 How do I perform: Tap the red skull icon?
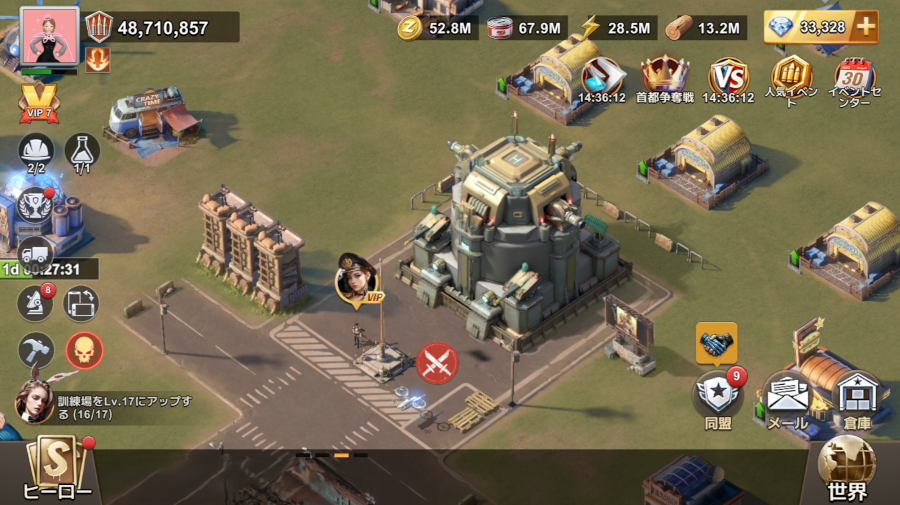point(84,350)
